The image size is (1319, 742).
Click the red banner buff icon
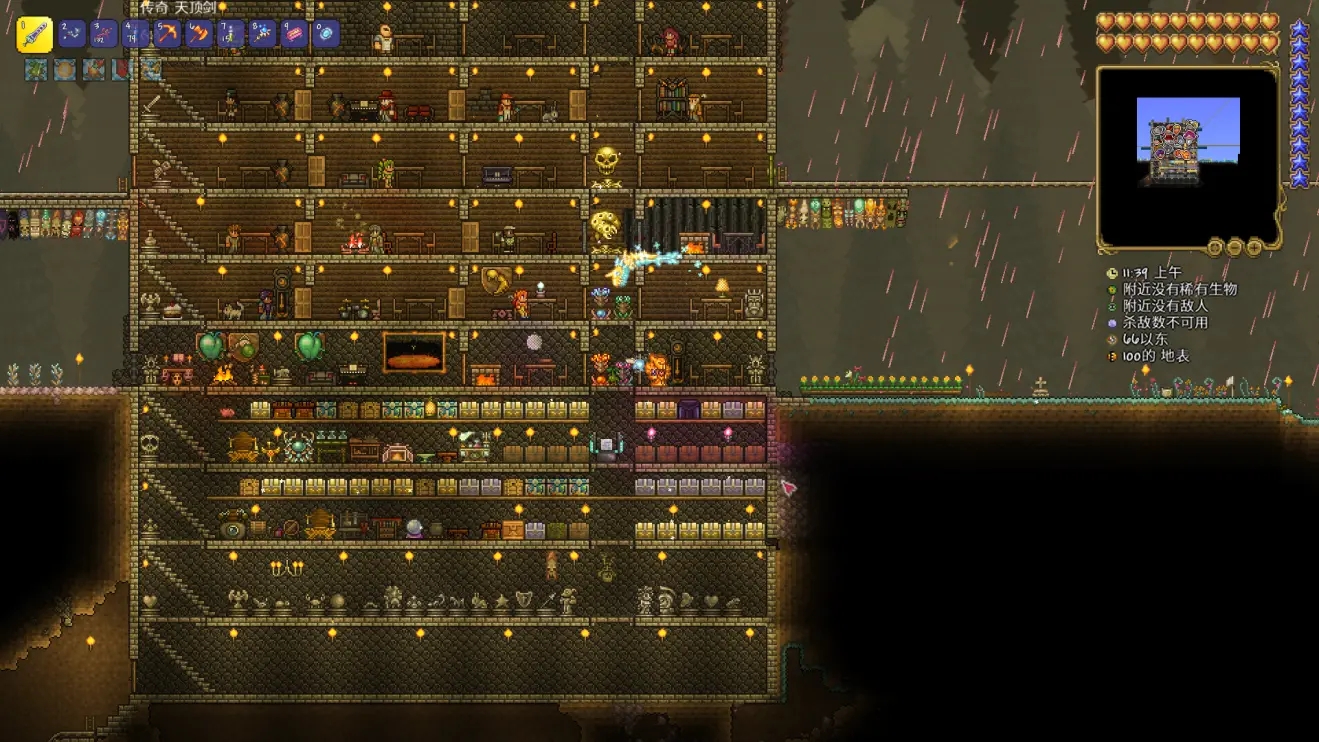click(x=122, y=70)
